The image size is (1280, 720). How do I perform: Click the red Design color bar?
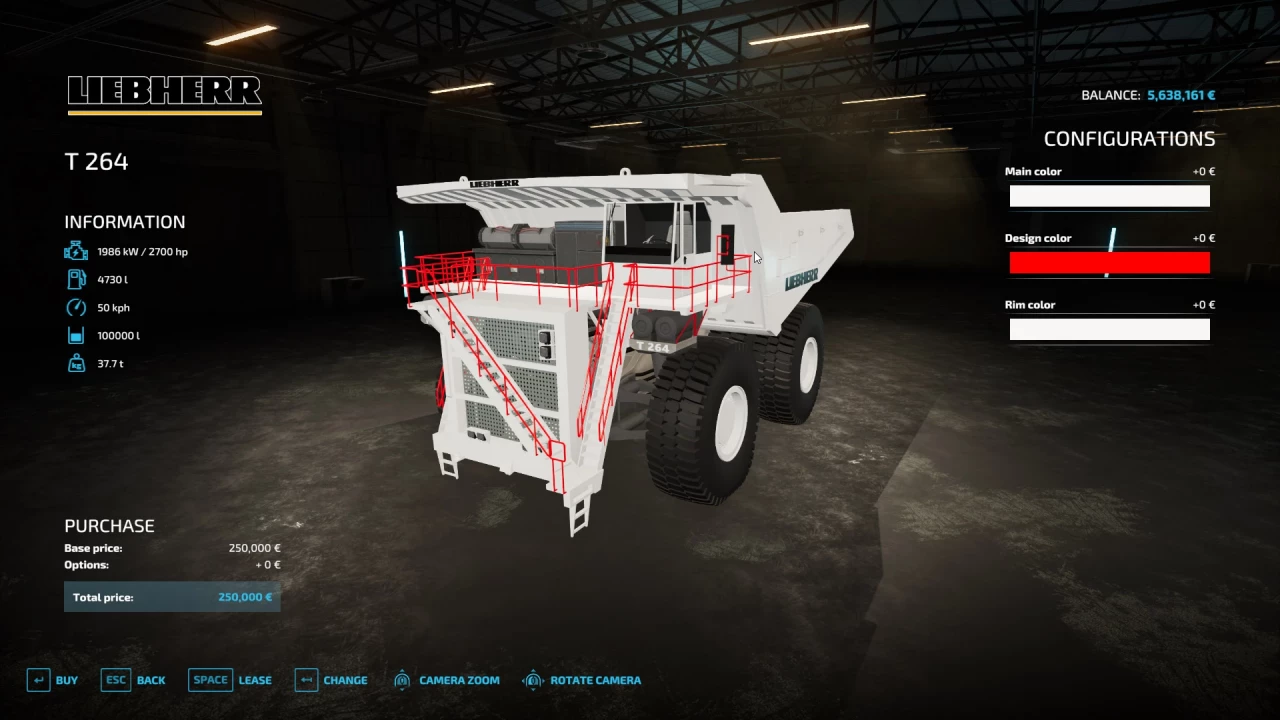pyautogui.click(x=1109, y=262)
